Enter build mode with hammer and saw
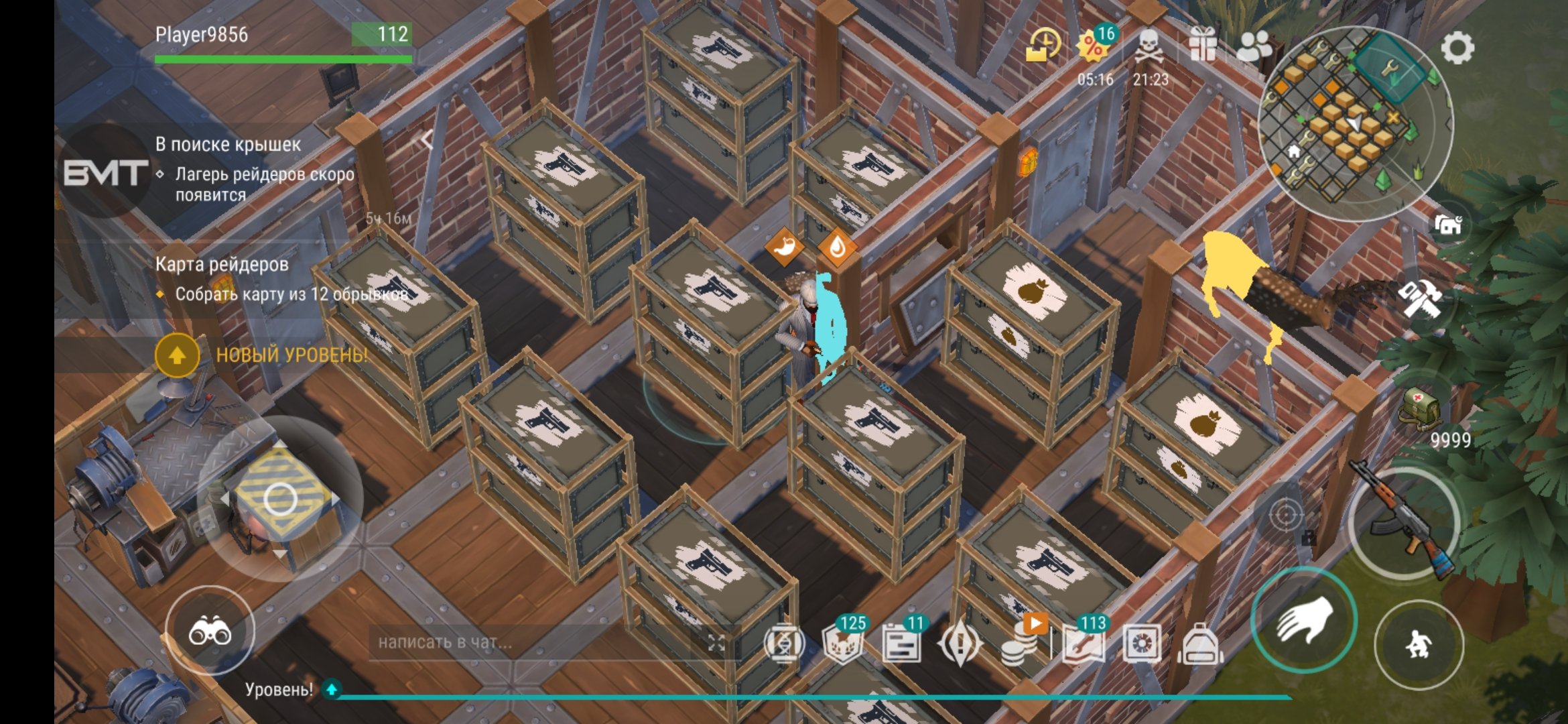 pos(1421,298)
